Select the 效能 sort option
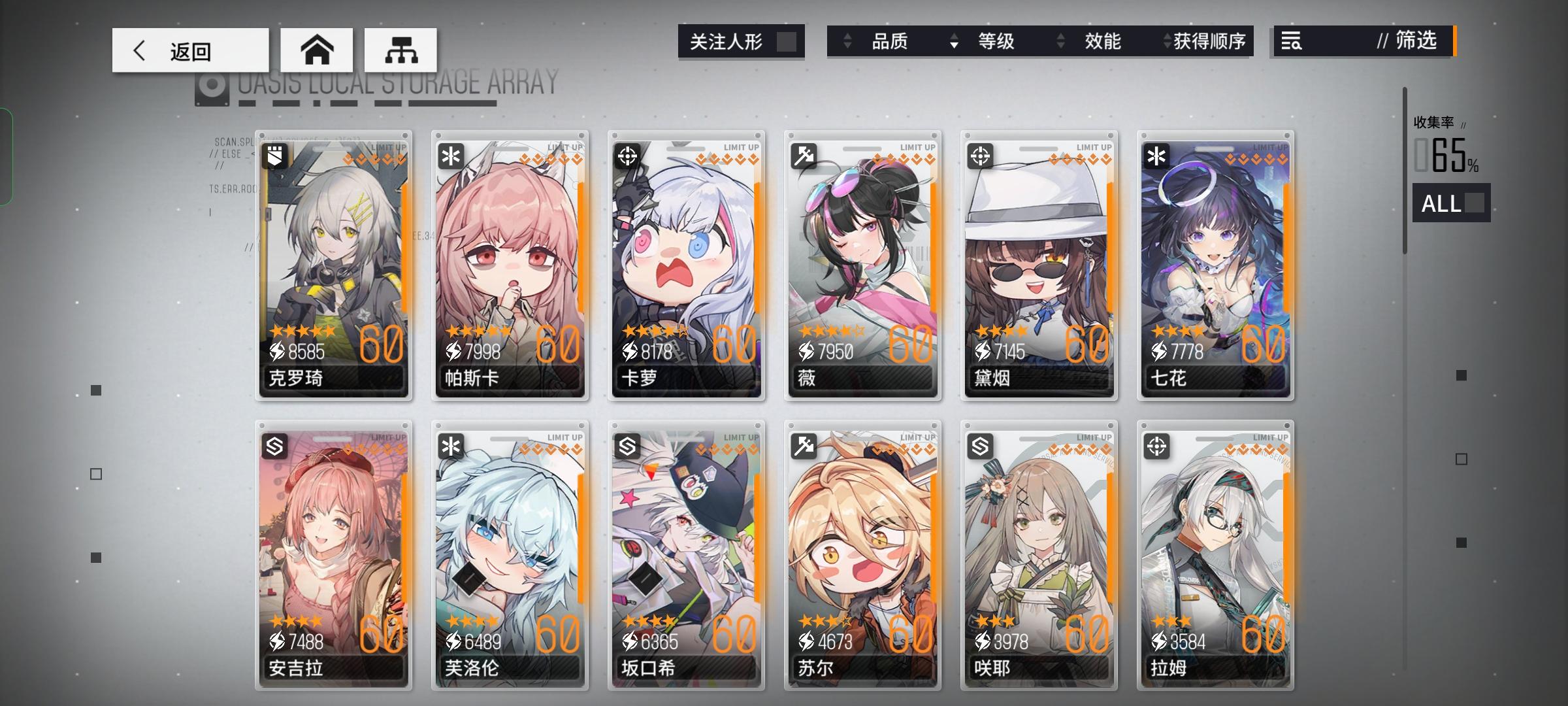 [1103, 41]
